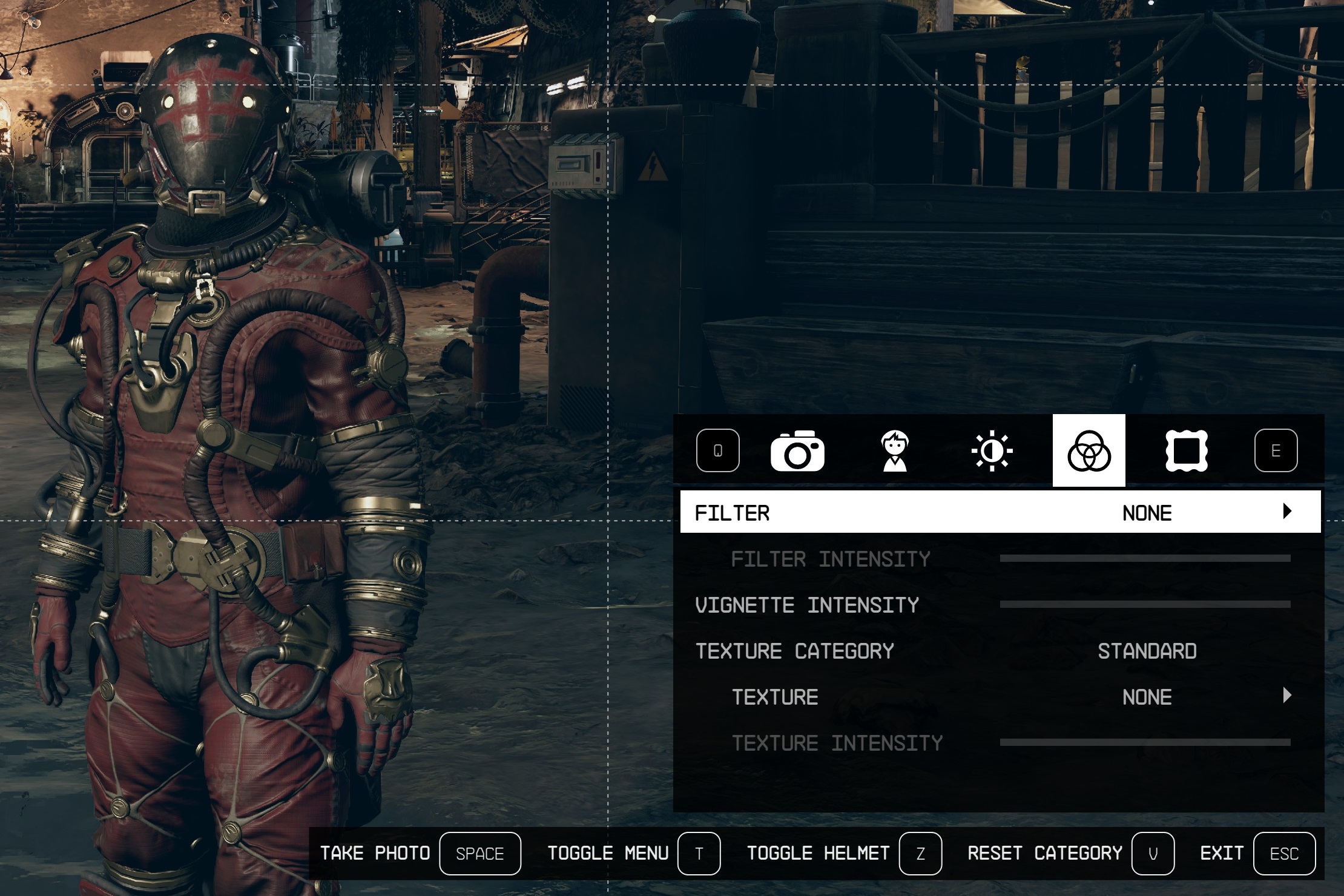Cycle the Filter option to the next value
1344x896 pixels.
point(1287,512)
